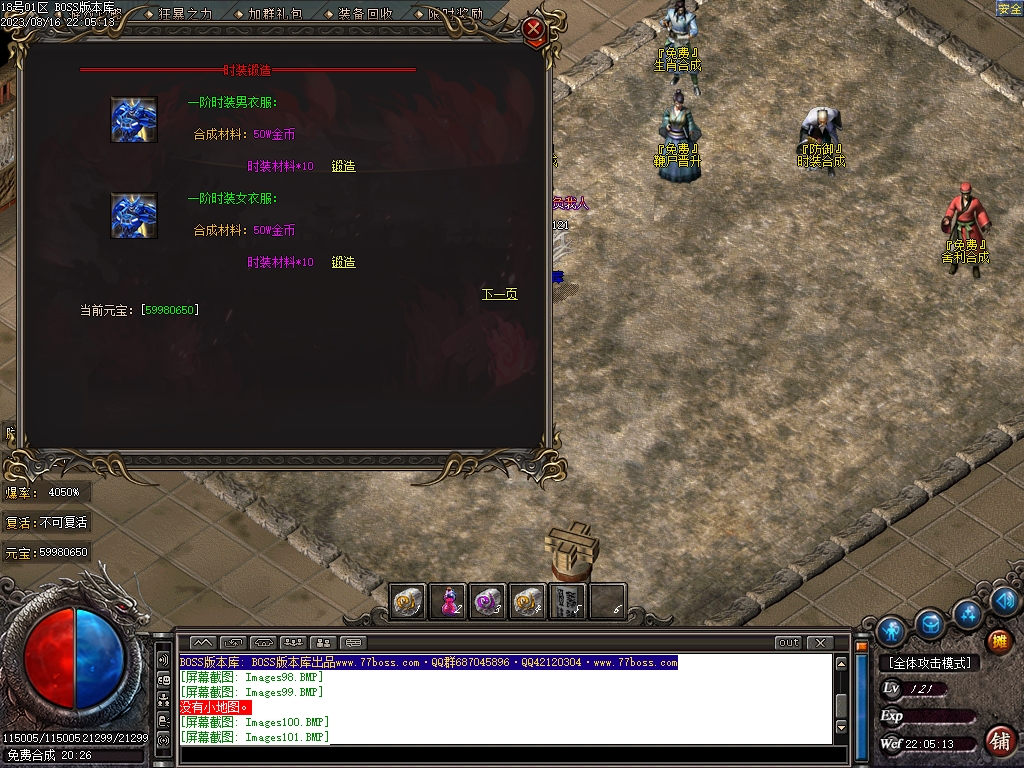Viewport: 1024px width, 768px height.
Task: Select the male outfit thumbnail image
Action: pyautogui.click(x=133, y=120)
